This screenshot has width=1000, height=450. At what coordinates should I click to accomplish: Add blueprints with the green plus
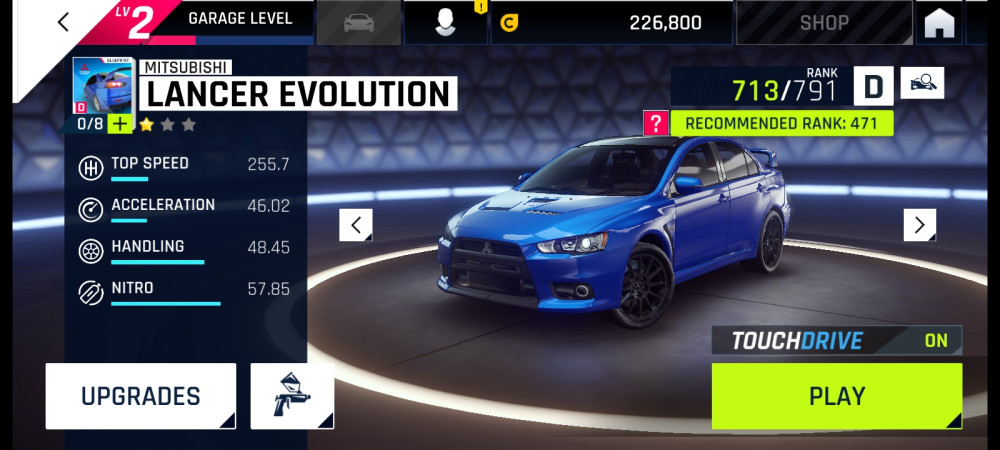[x=119, y=124]
